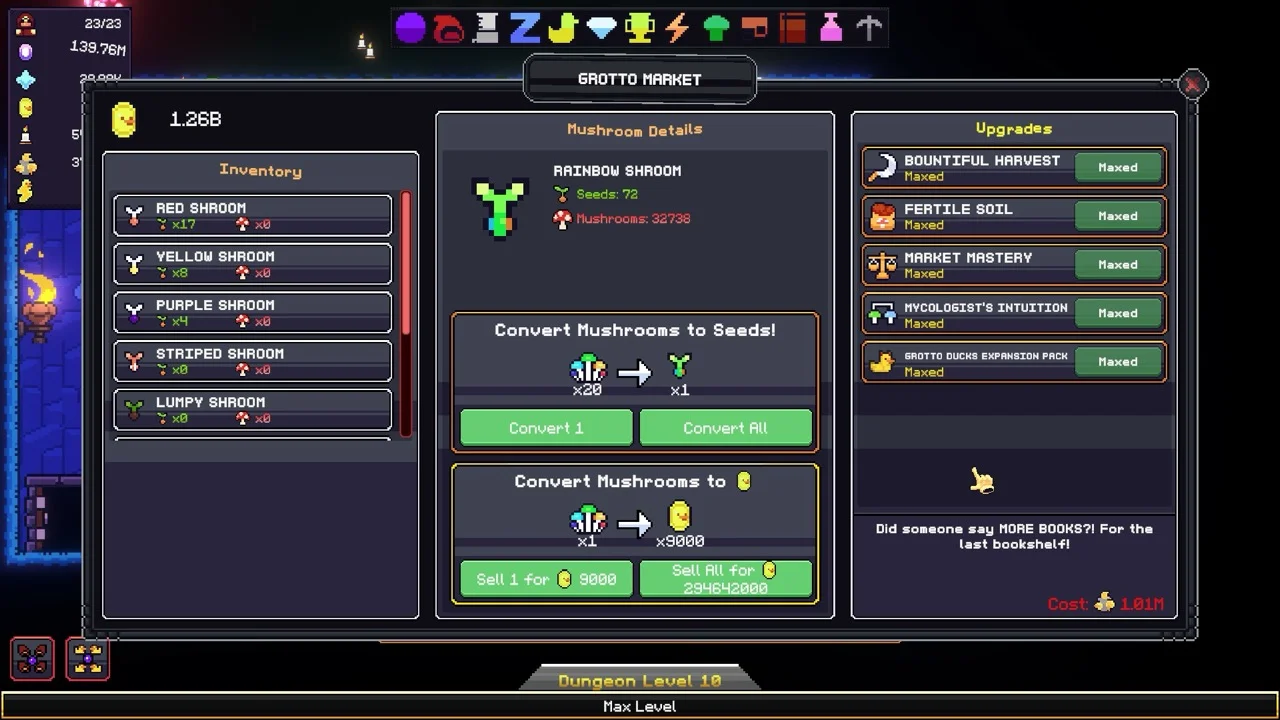Select the Striped Shroom entry
The image size is (1280, 720).
coord(253,361)
